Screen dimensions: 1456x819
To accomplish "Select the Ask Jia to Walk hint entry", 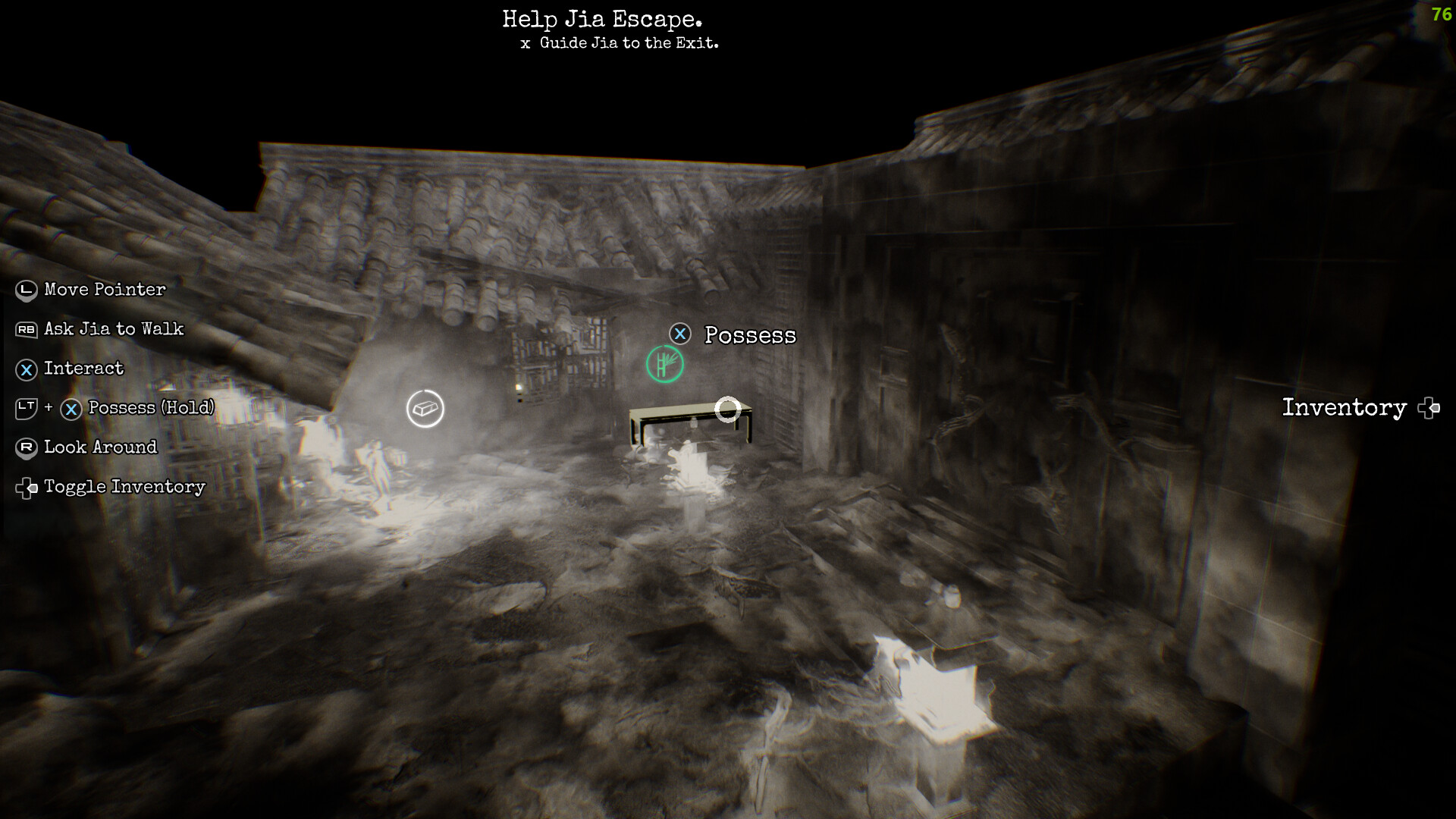I will [115, 329].
